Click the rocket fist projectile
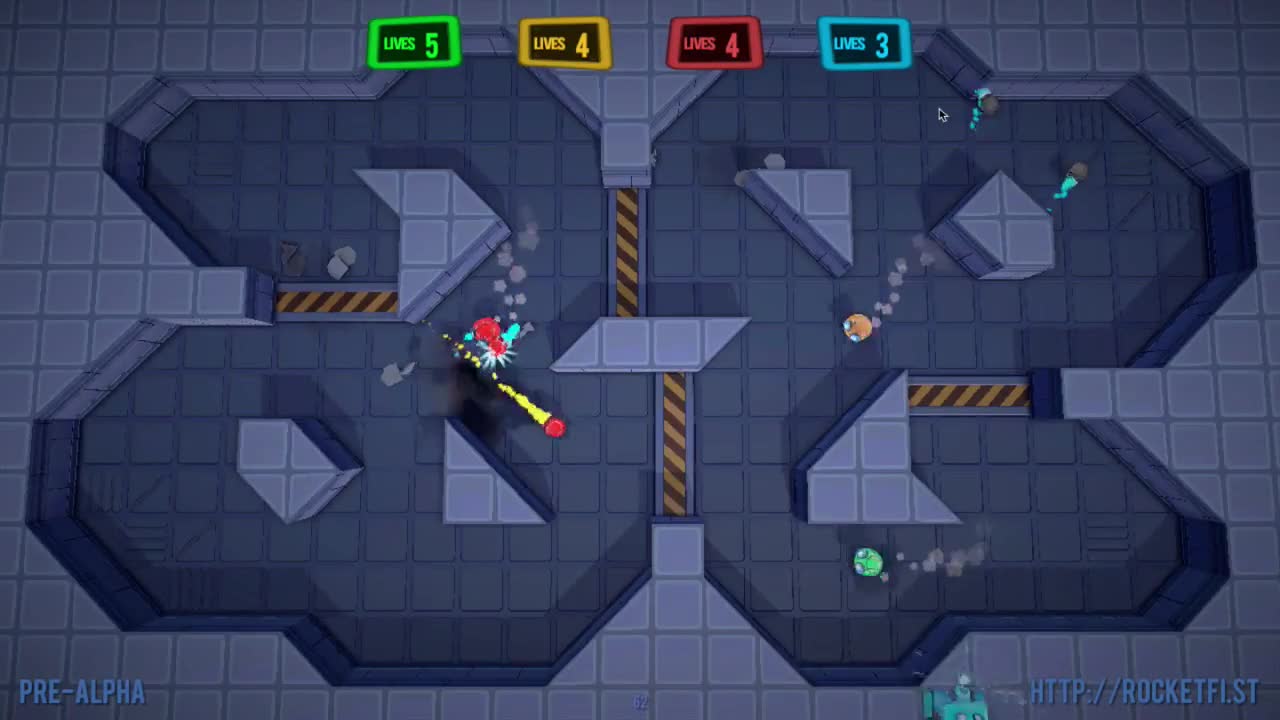This screenshot has width=1280, height=720. (x=553, y=427)
